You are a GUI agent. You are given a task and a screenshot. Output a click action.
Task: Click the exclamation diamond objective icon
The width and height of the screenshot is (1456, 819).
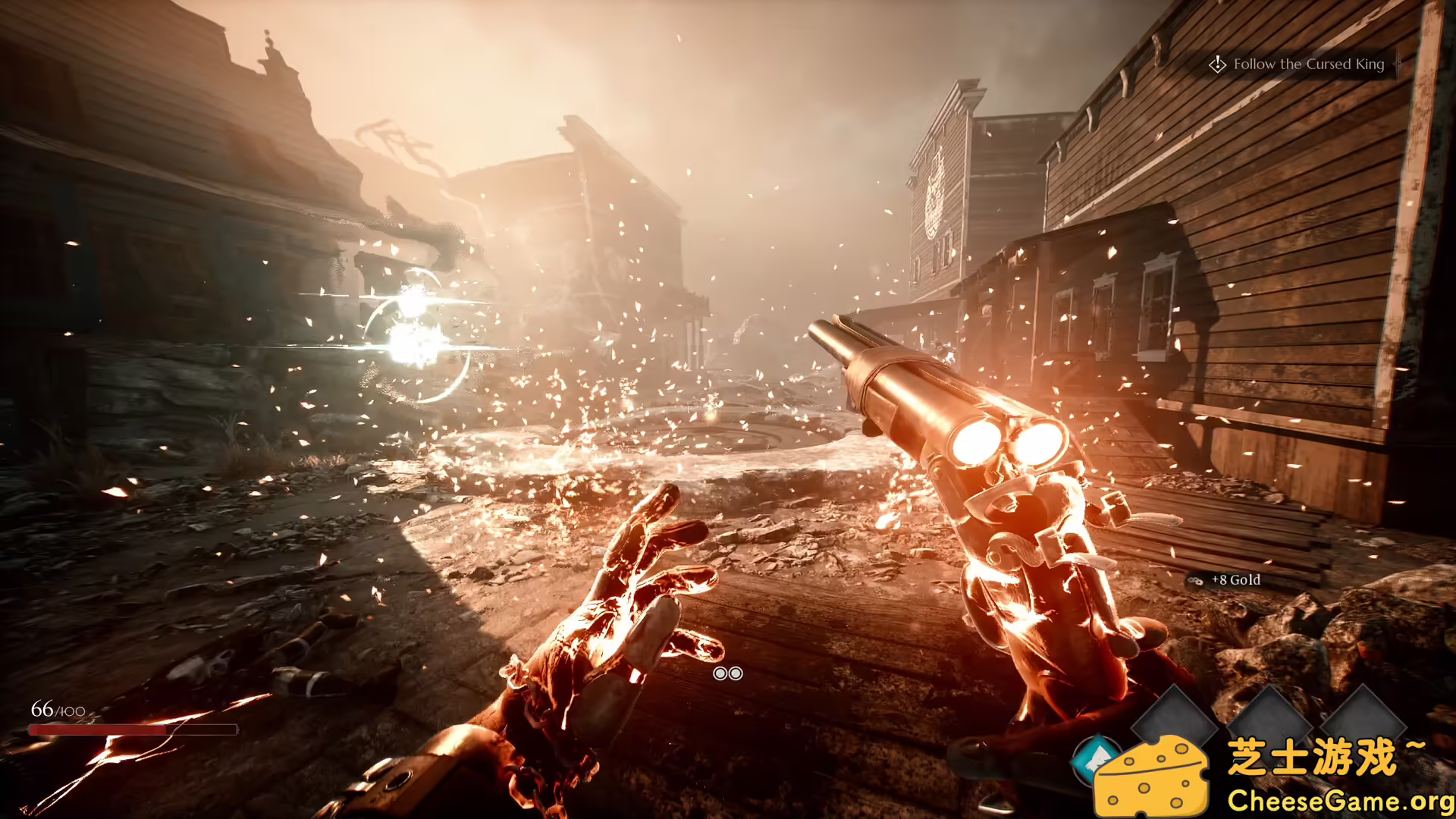[x=1219, y=64]
